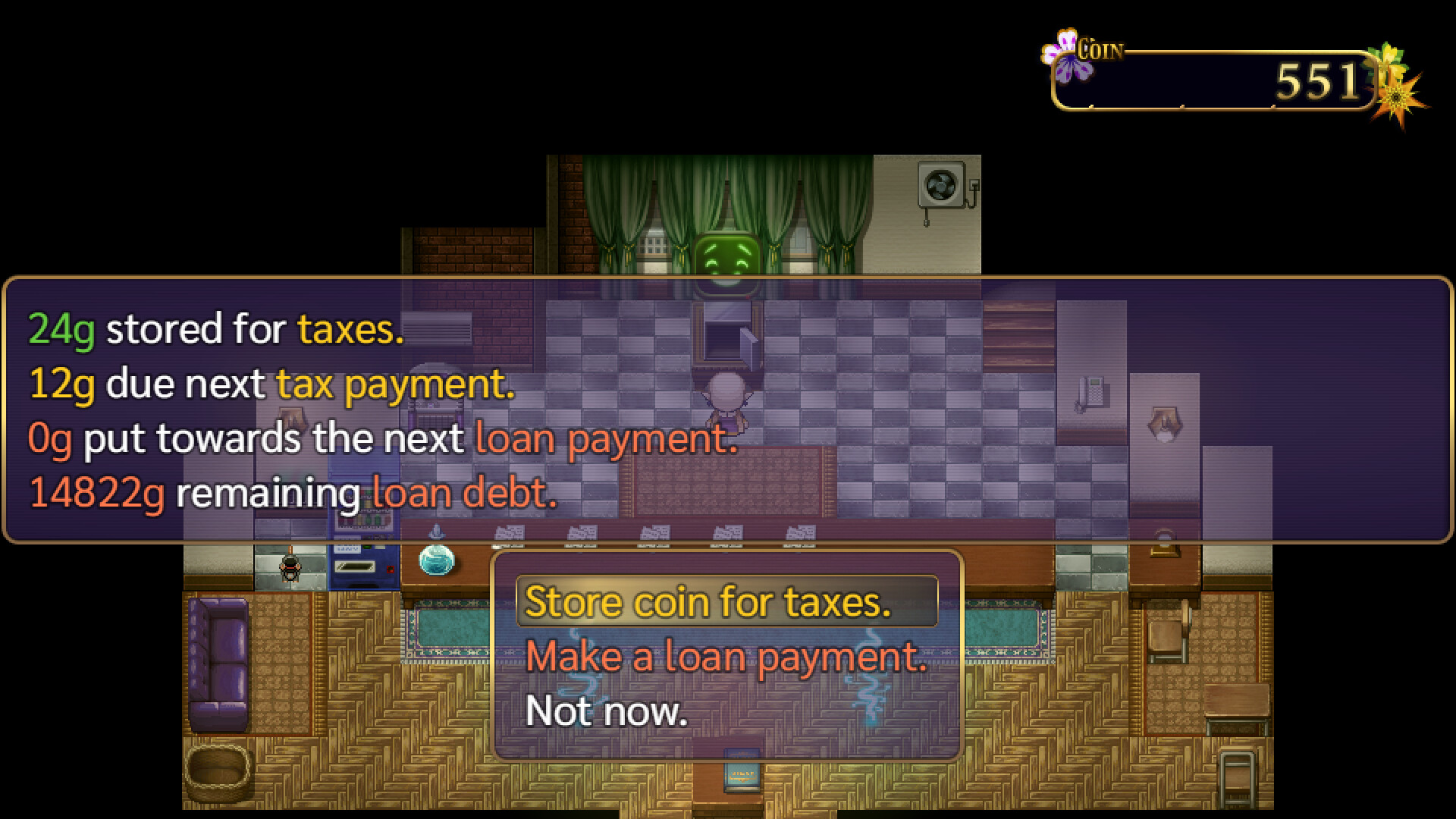Select Not now to dismiss the dialog
This screenshot has width=1456, height=819.
[x=607, y=711]
